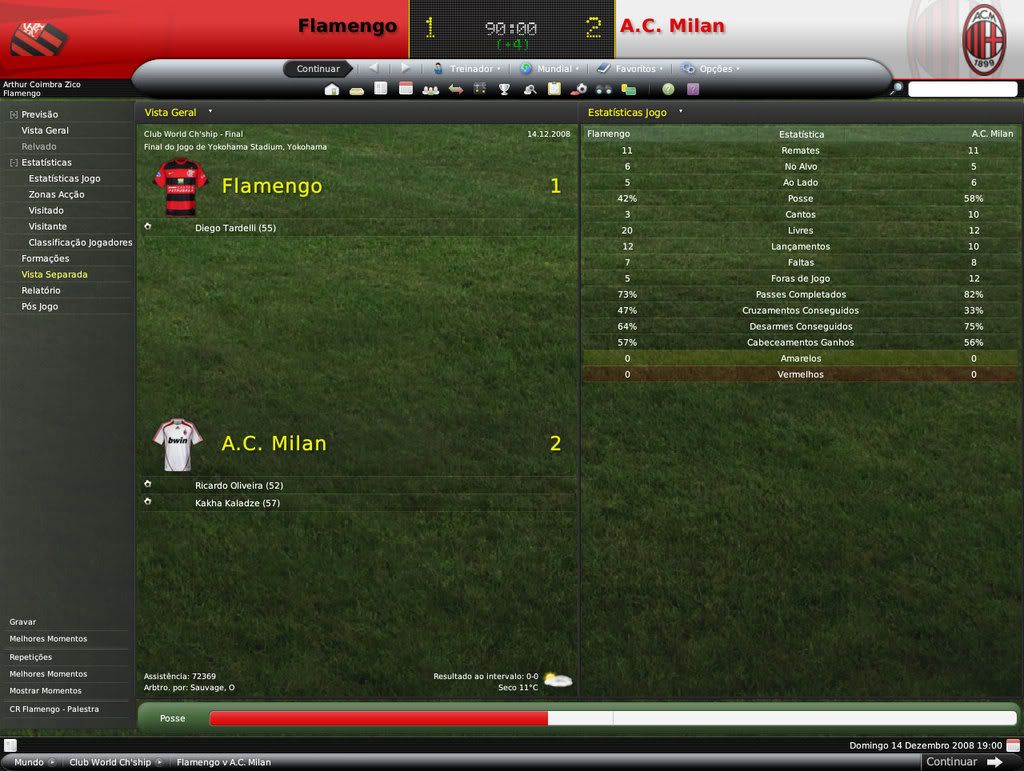The image size is (1024, 771).
Task: Select Mostrar Momentos
Action: pos(45,691)
